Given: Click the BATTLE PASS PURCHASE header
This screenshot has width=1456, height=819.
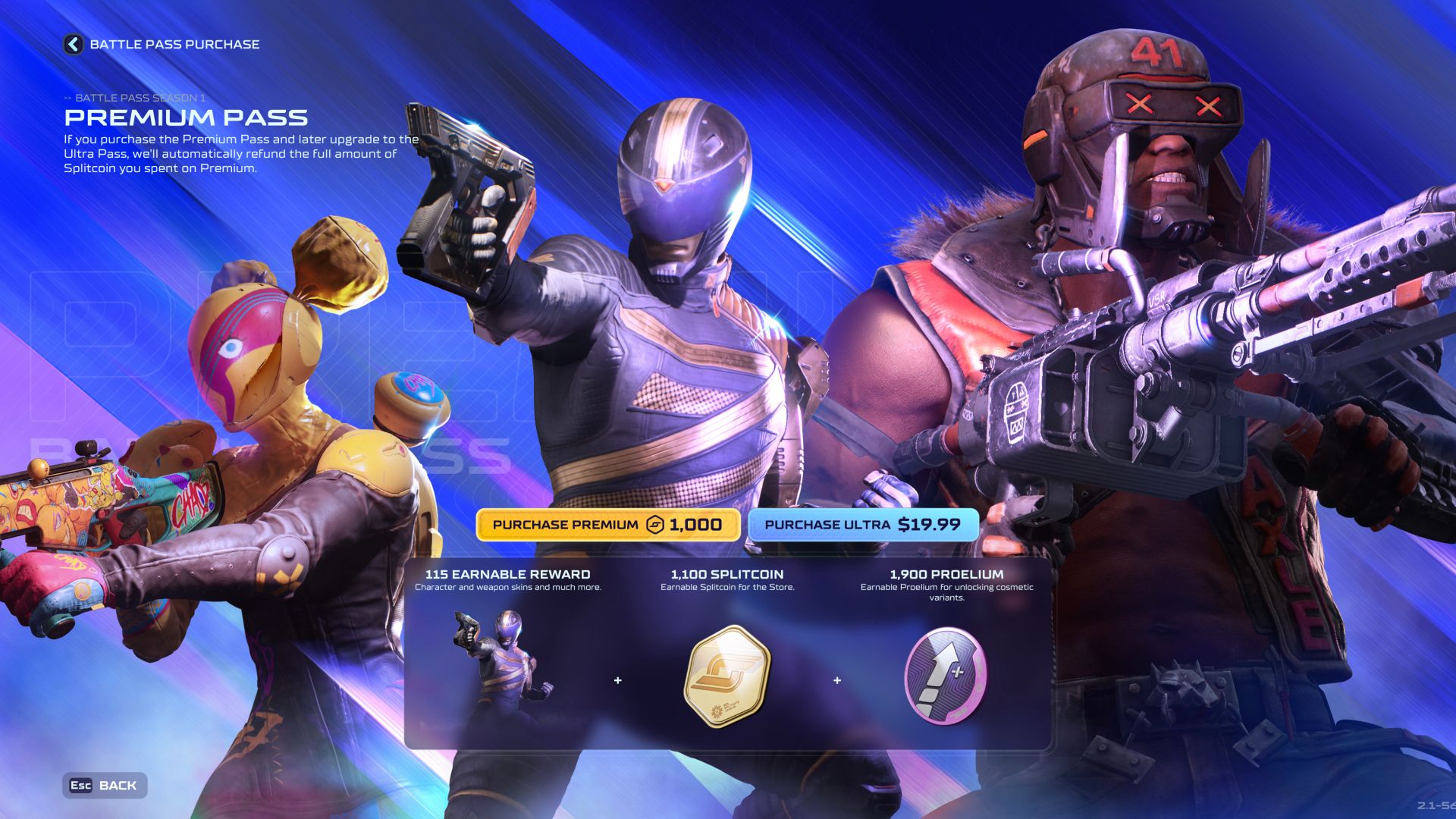Looking at the screenshot, I should coord(174,43).
